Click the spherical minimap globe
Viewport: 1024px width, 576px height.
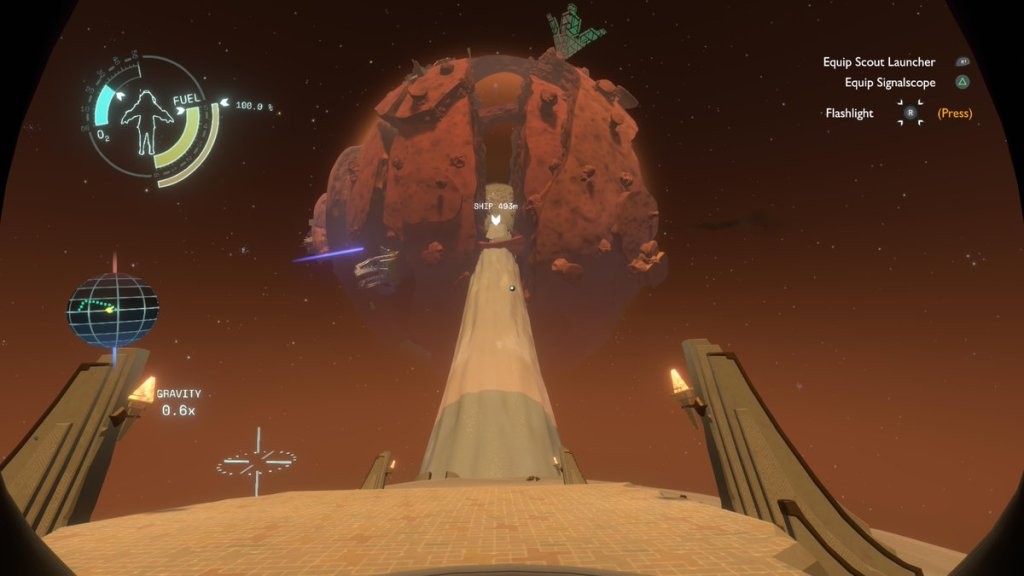(113, 310)
